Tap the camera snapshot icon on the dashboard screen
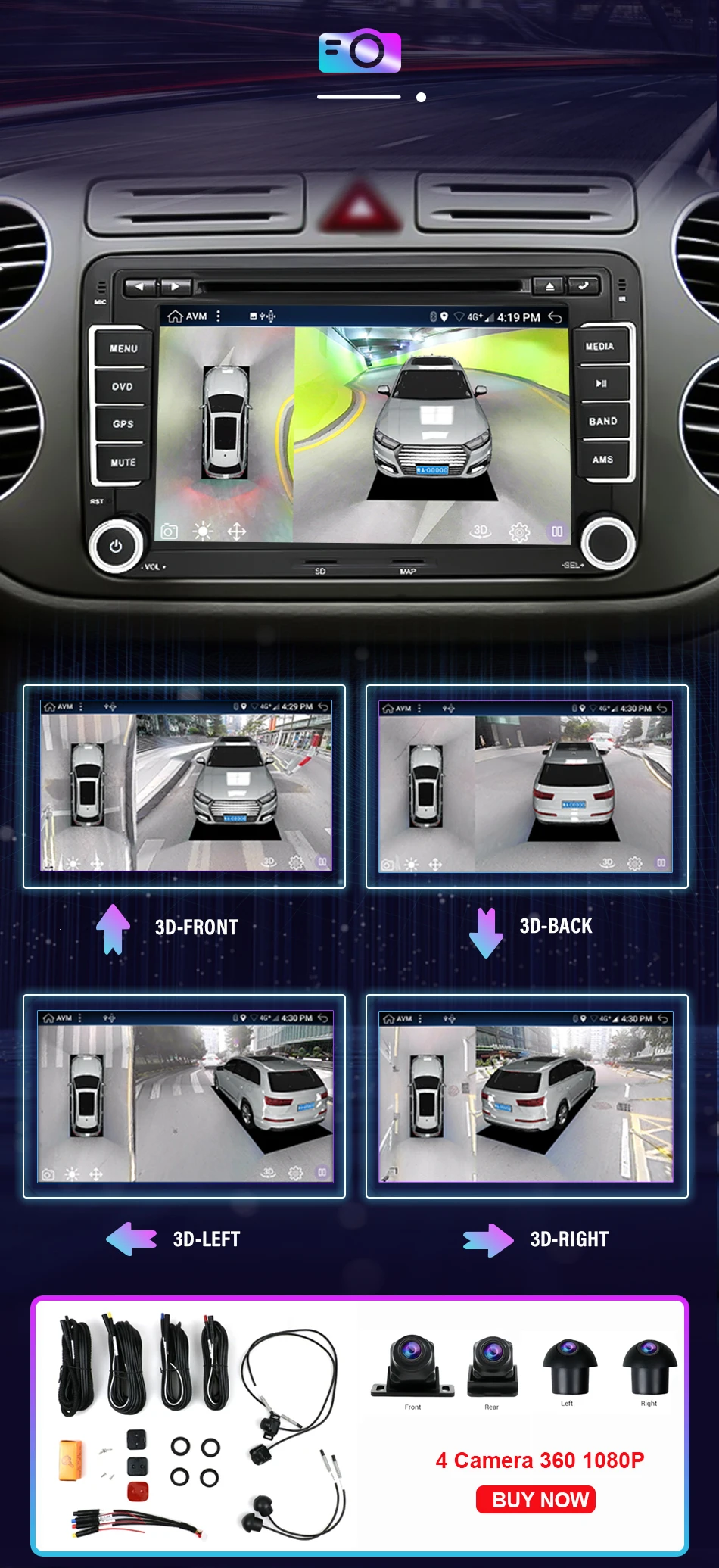The image size is (719, 1568). pos(170,531)
